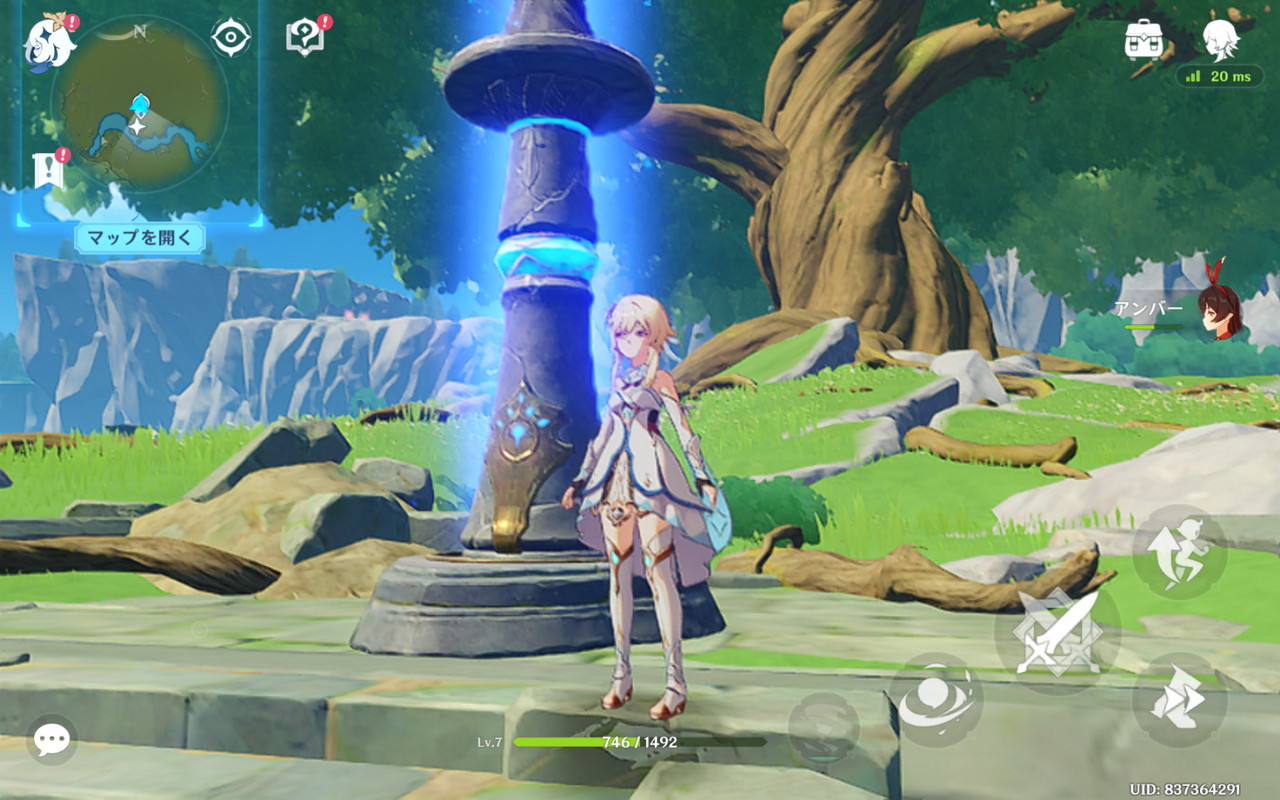Viewport: 1280px width, 800px height.
Task: Activate the elemental skill swirl button
Action: 936,702
